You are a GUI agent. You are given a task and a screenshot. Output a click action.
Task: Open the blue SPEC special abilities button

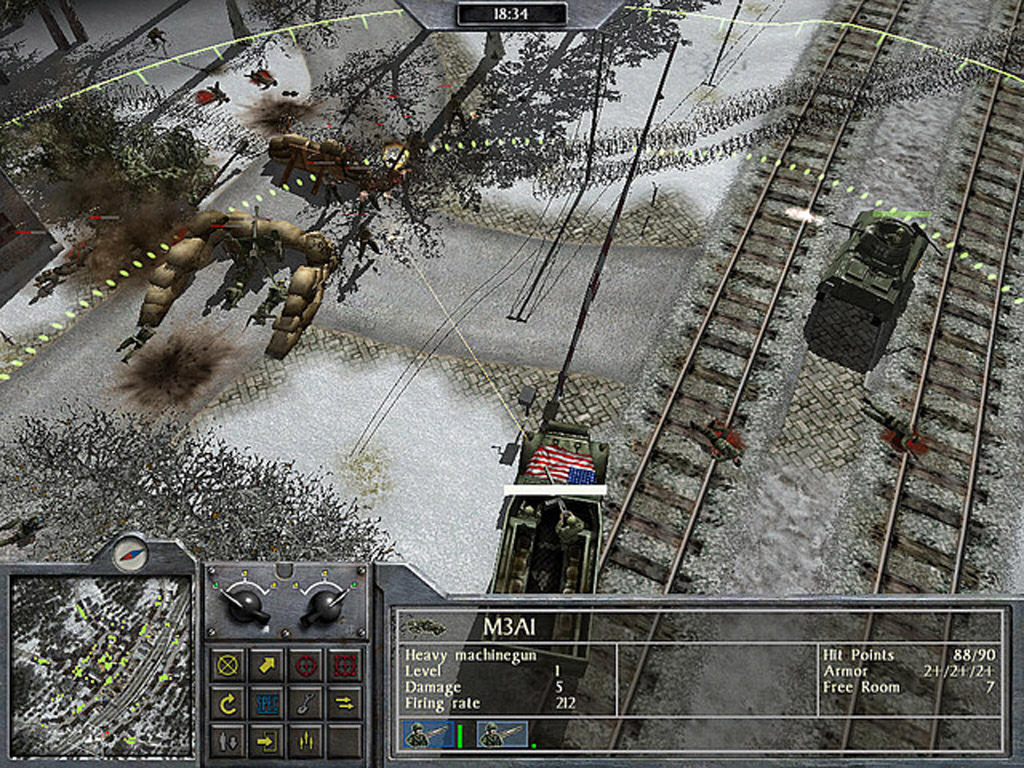[267, 703]
